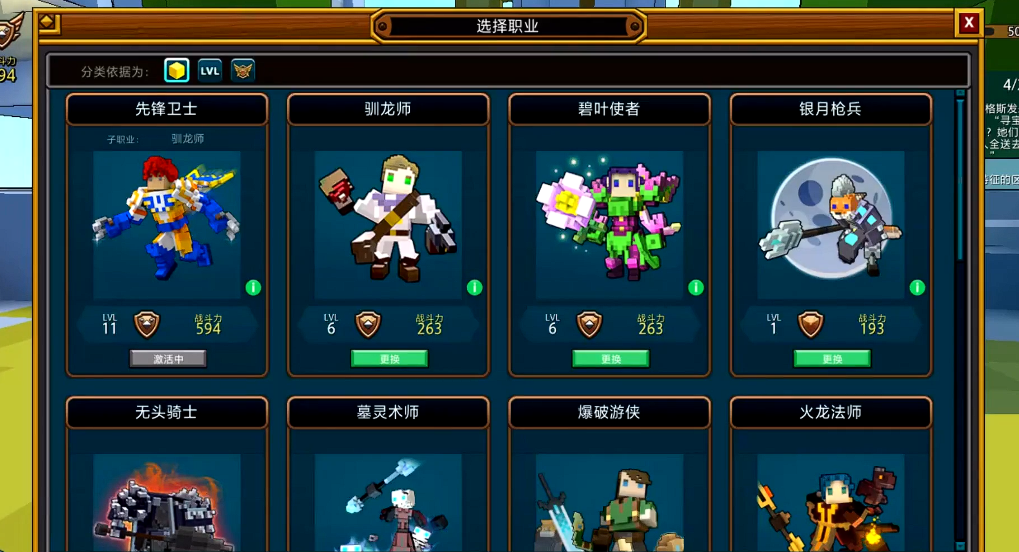Screen dimensions: 1019x552
Task: Switch to 驯龙师 with its 更换 button
Action: 389,358
